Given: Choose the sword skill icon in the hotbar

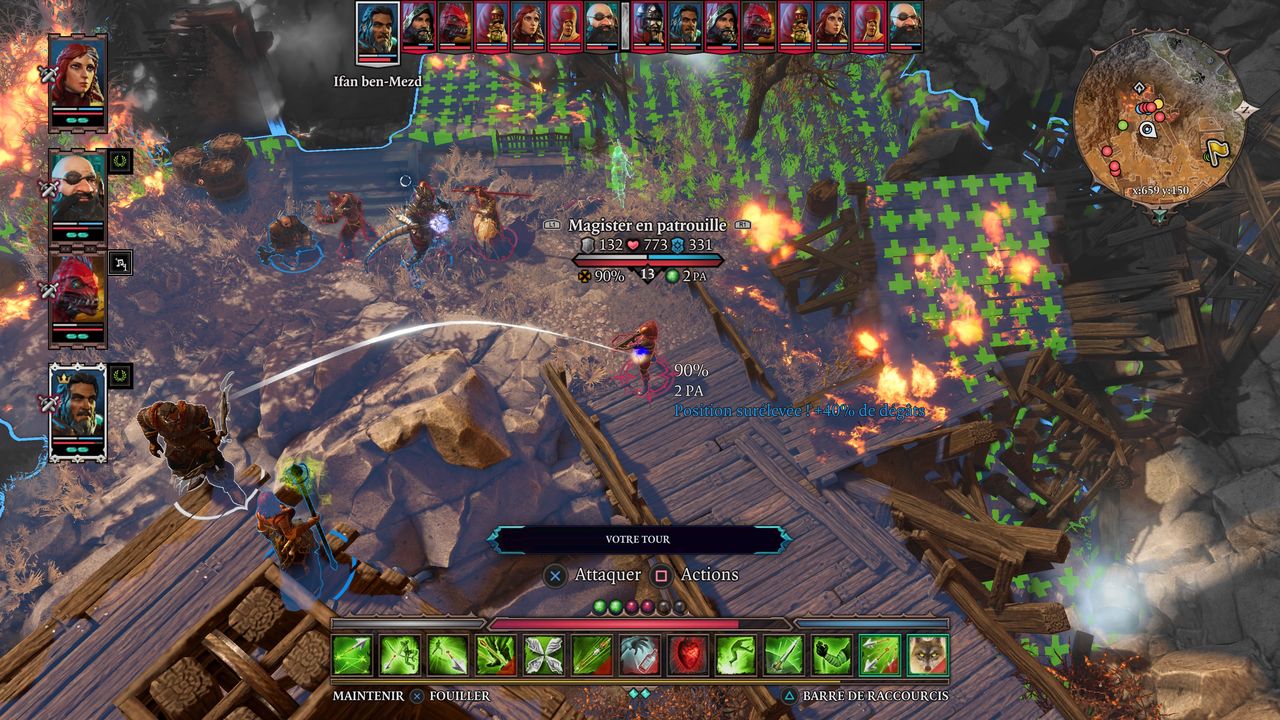Looking at the screenshot, I should 784,655.
